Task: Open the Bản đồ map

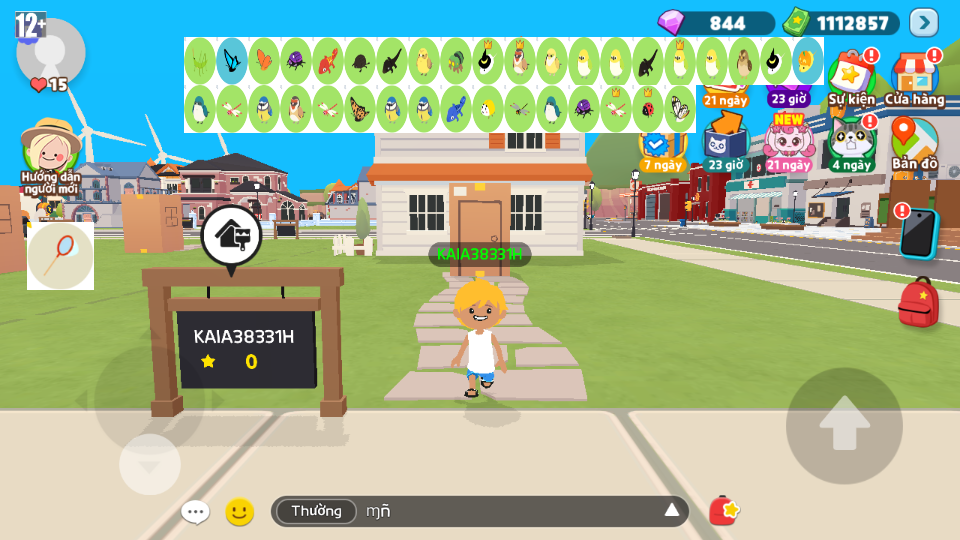Action: pos(914,141)
